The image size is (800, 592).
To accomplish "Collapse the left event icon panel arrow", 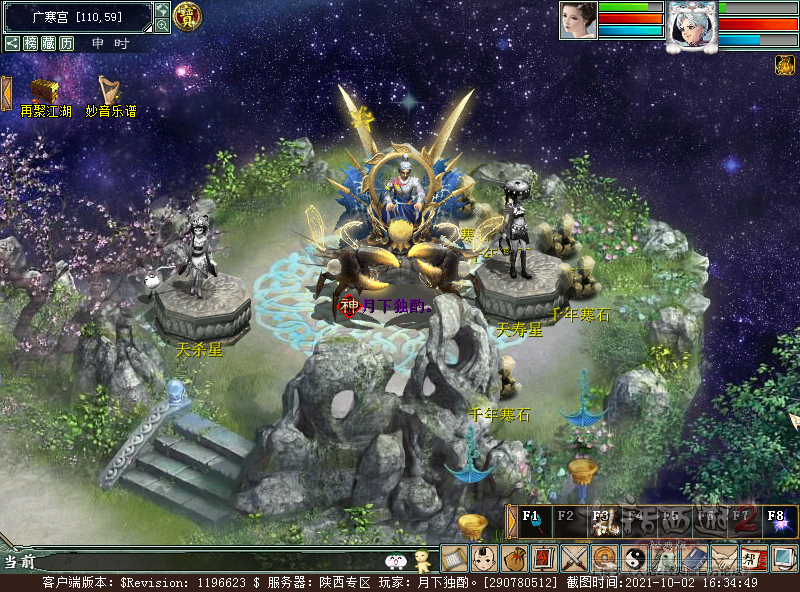I will point(6,93).
